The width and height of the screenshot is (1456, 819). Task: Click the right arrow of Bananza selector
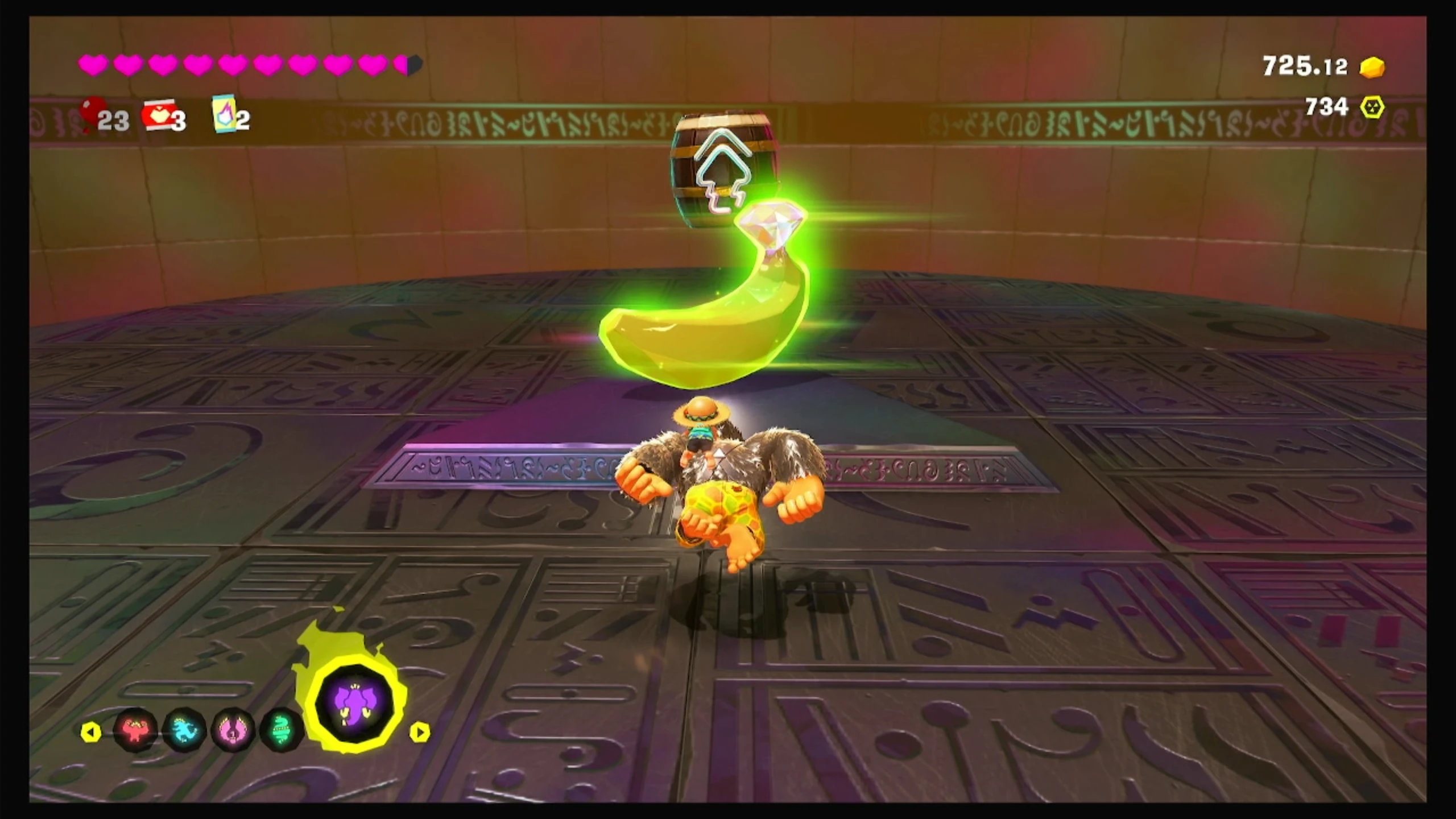(419, 732)
